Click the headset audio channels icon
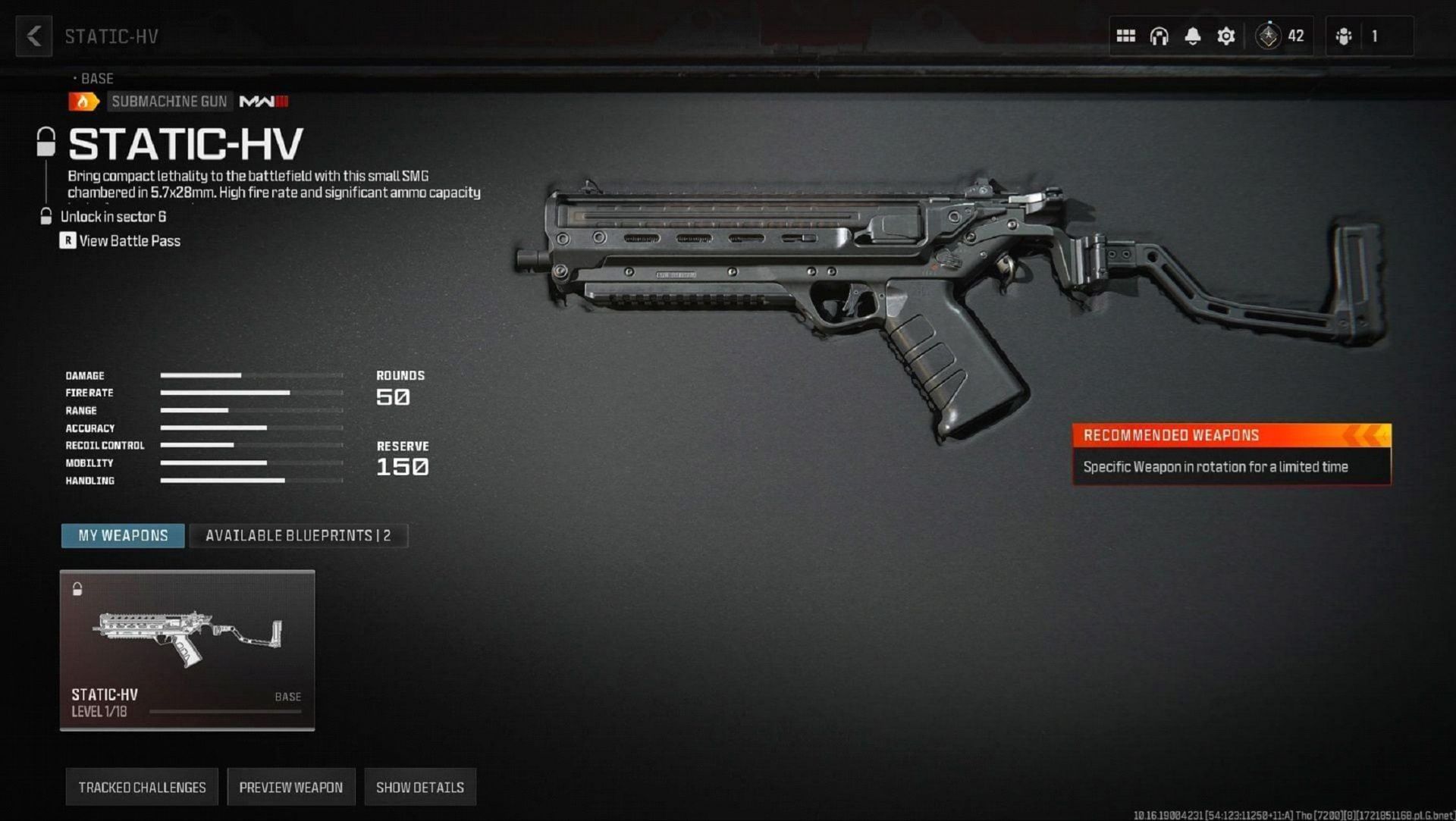Screen dimensions: 1456x821 click(1160, 35)
